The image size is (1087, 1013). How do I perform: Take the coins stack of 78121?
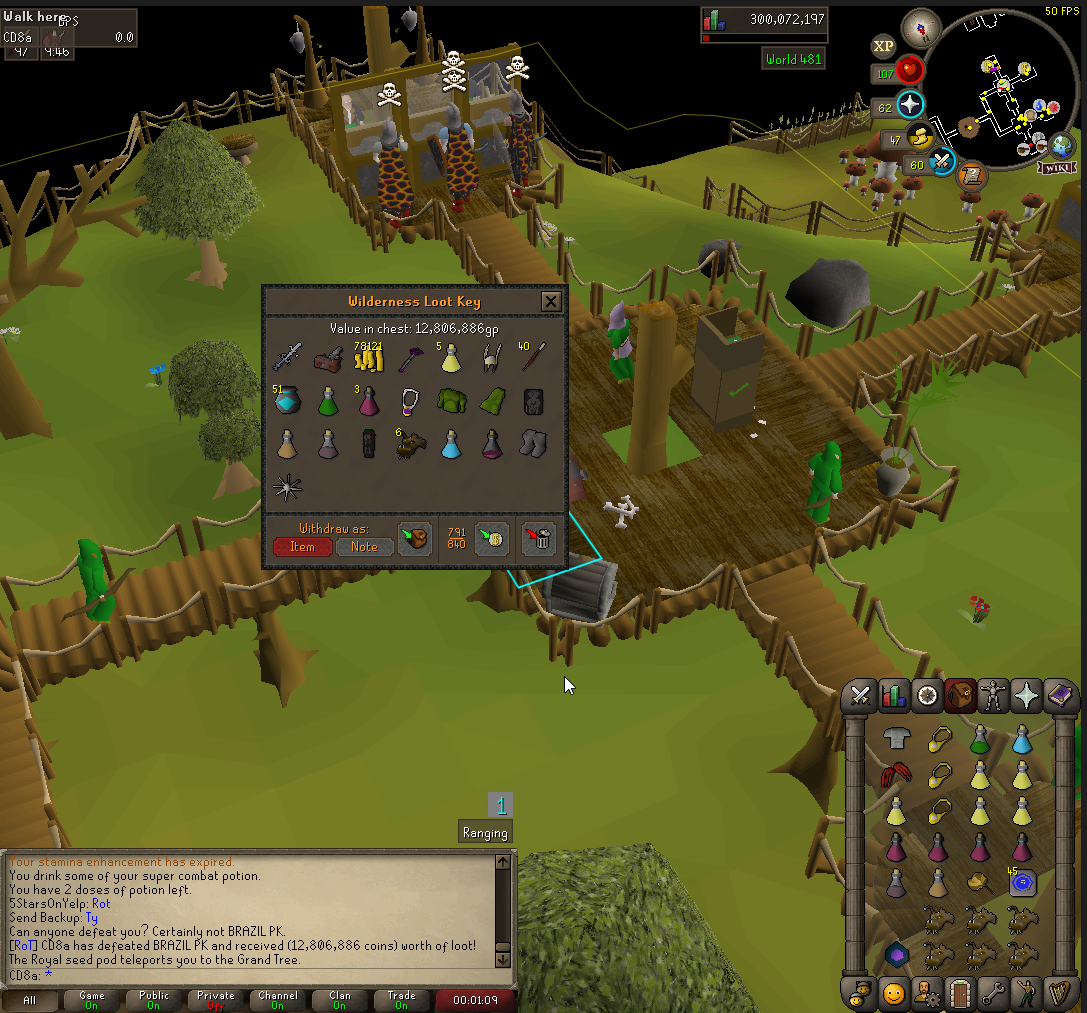click(369, 357)
